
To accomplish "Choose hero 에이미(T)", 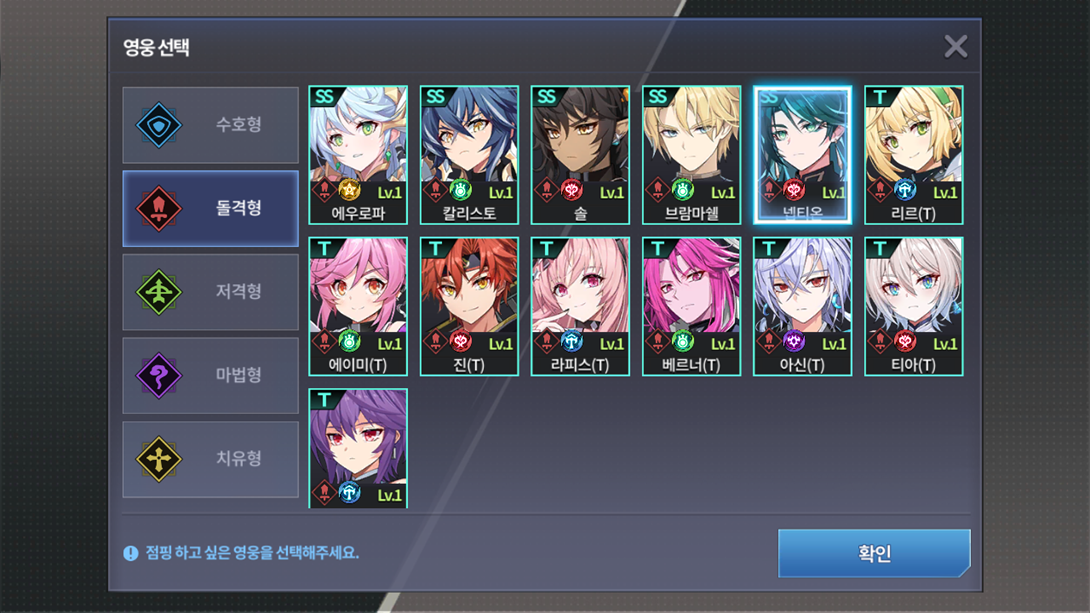I will 358,306.
